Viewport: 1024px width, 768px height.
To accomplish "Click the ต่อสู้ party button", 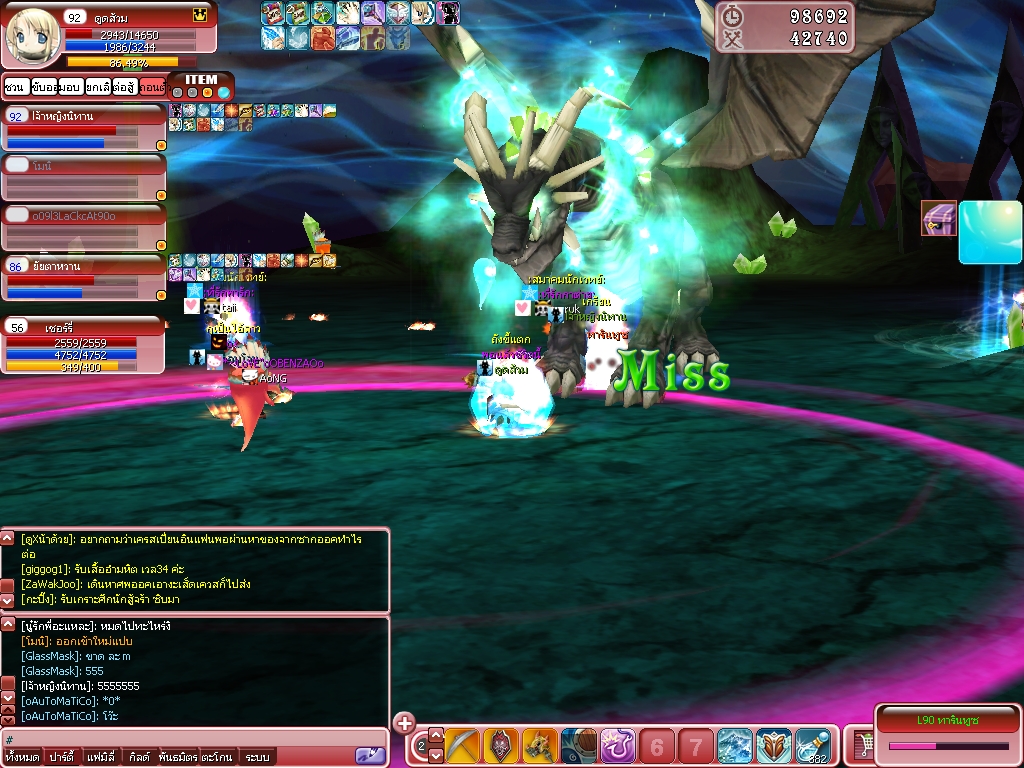I will 125,88.
